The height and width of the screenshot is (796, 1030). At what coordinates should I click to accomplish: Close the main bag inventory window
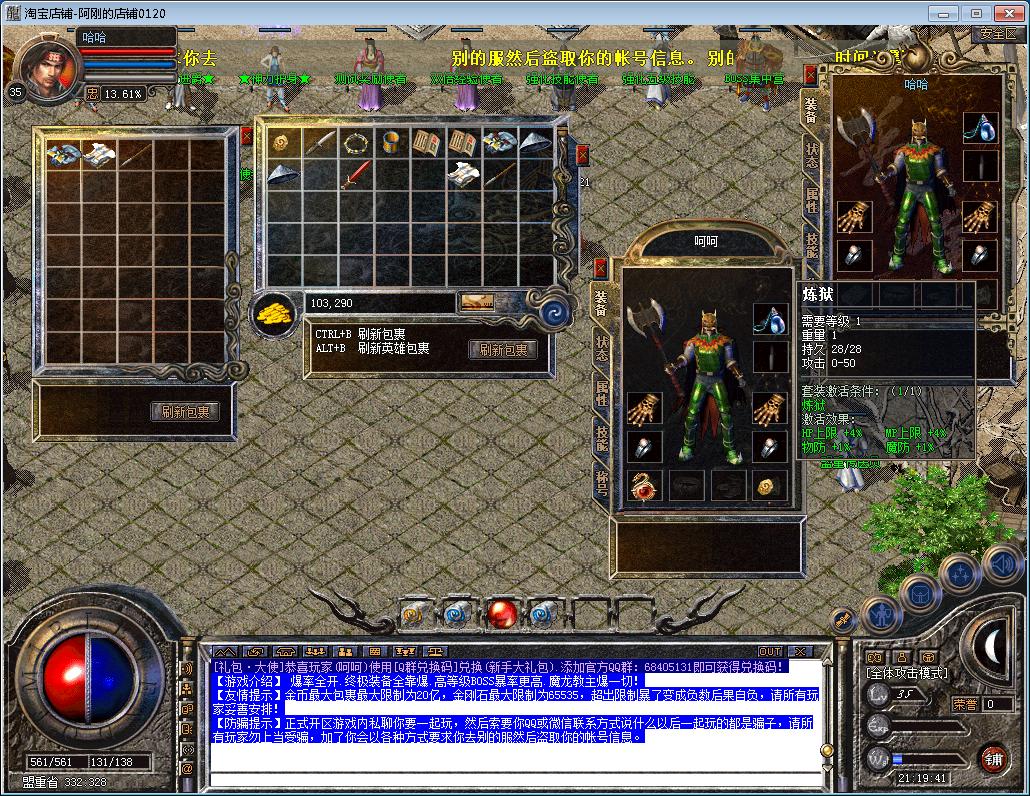(x=582, y=155)
